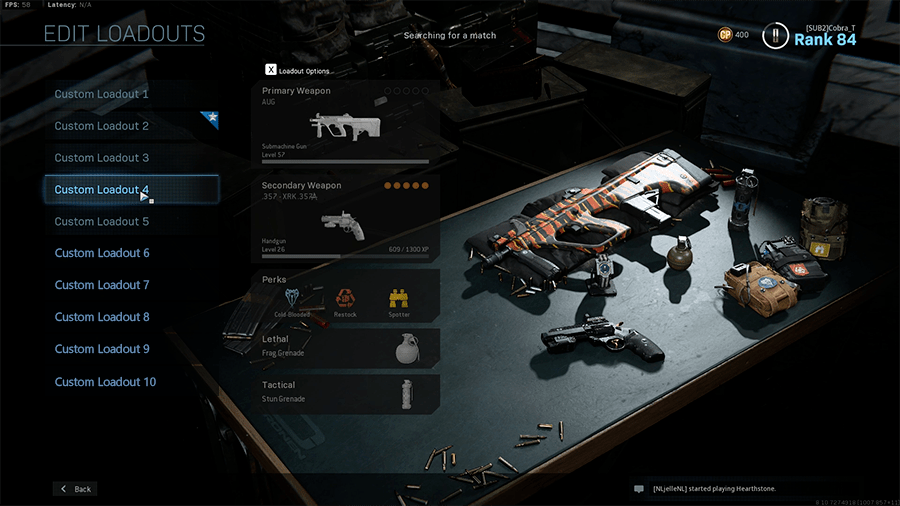Image resolution: width=900 pixels, height=506 pixels.
Task: Choose Custom Loadout 9
Action: pos(102,349)
